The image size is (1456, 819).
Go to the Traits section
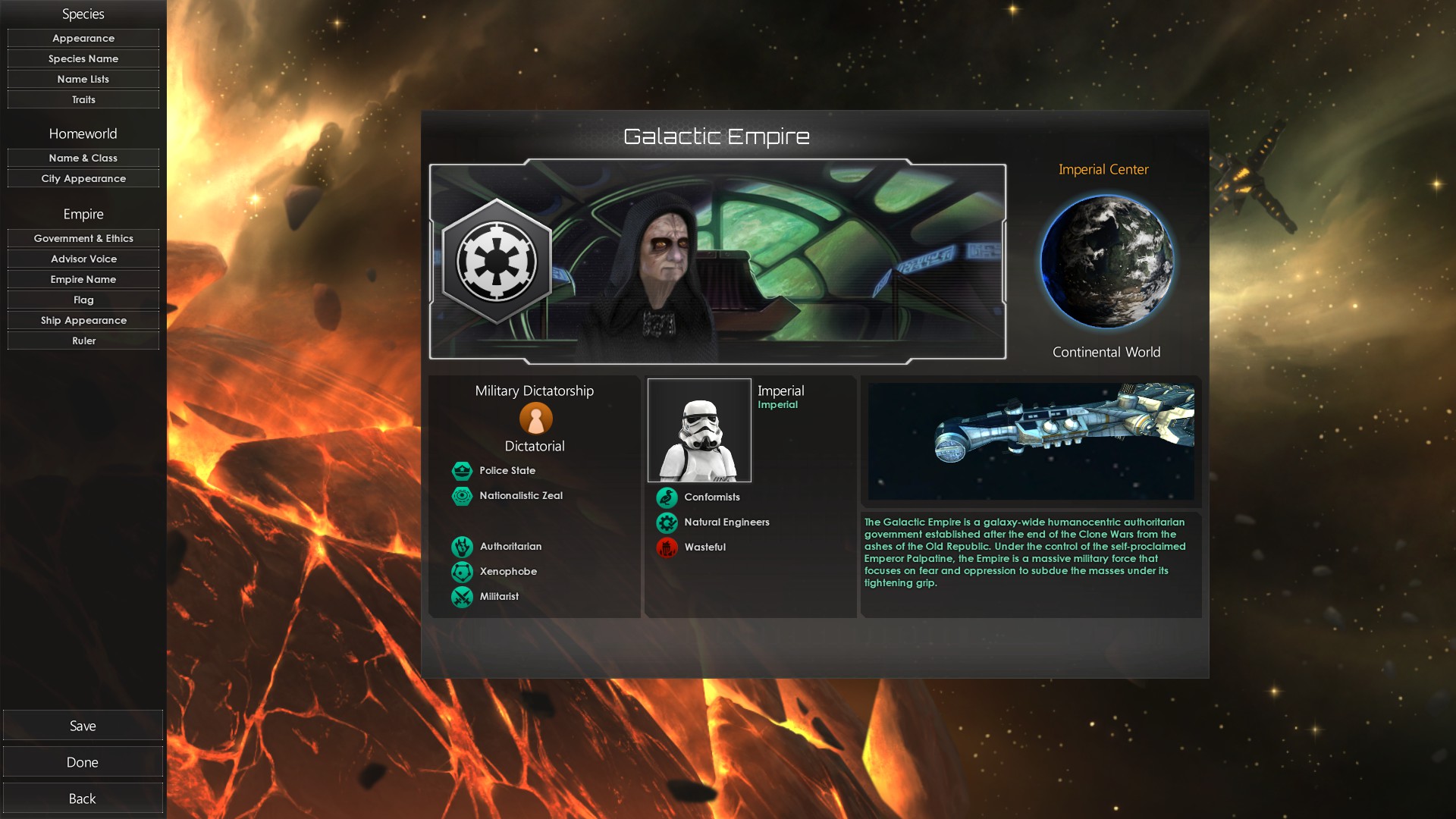tap(83, 99)
